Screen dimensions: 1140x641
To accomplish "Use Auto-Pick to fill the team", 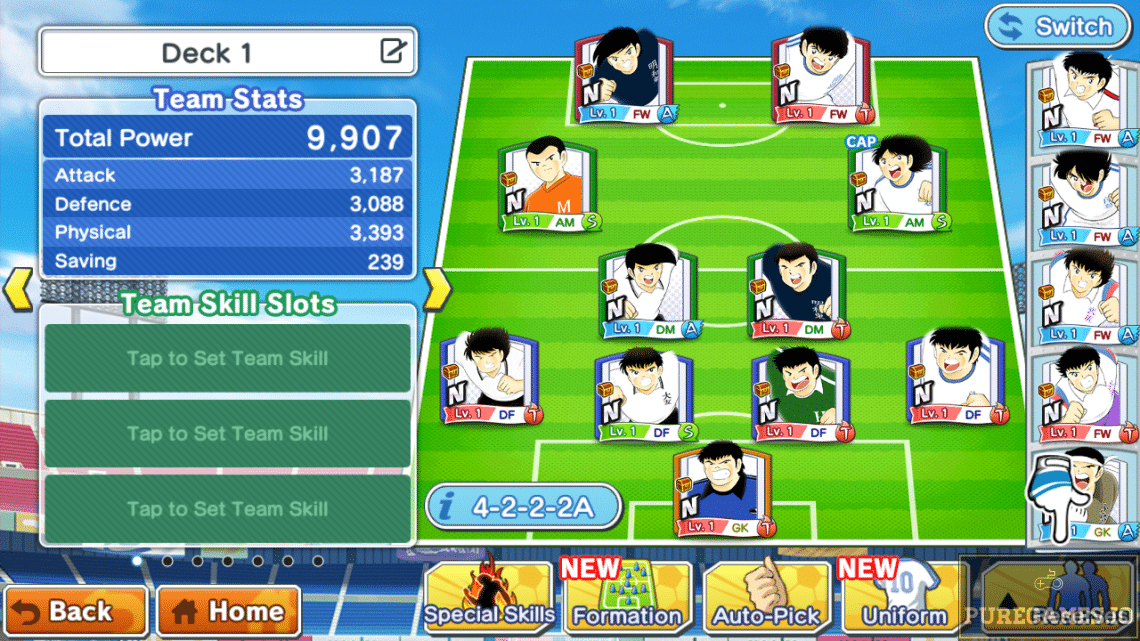I will click(x=766, y=598).
